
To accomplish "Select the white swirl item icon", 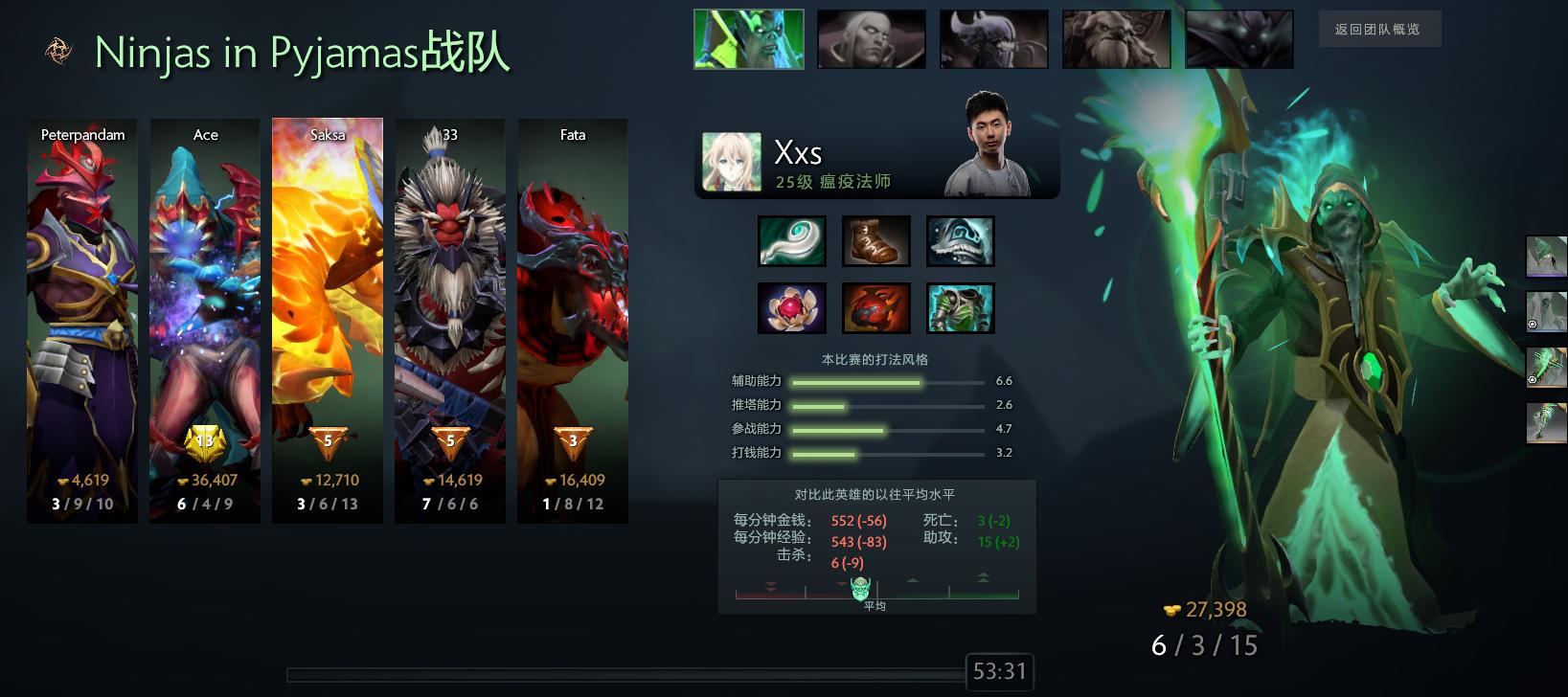I will [x=792, y=240].
